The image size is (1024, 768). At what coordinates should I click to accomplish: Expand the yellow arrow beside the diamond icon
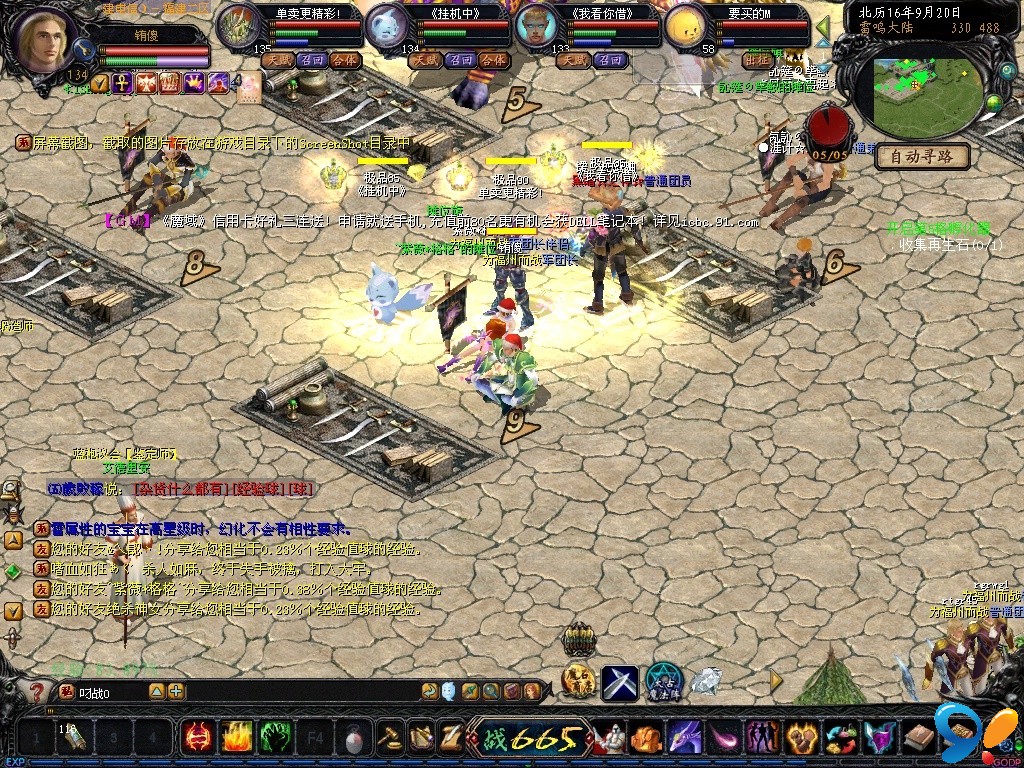pos(776,680)
